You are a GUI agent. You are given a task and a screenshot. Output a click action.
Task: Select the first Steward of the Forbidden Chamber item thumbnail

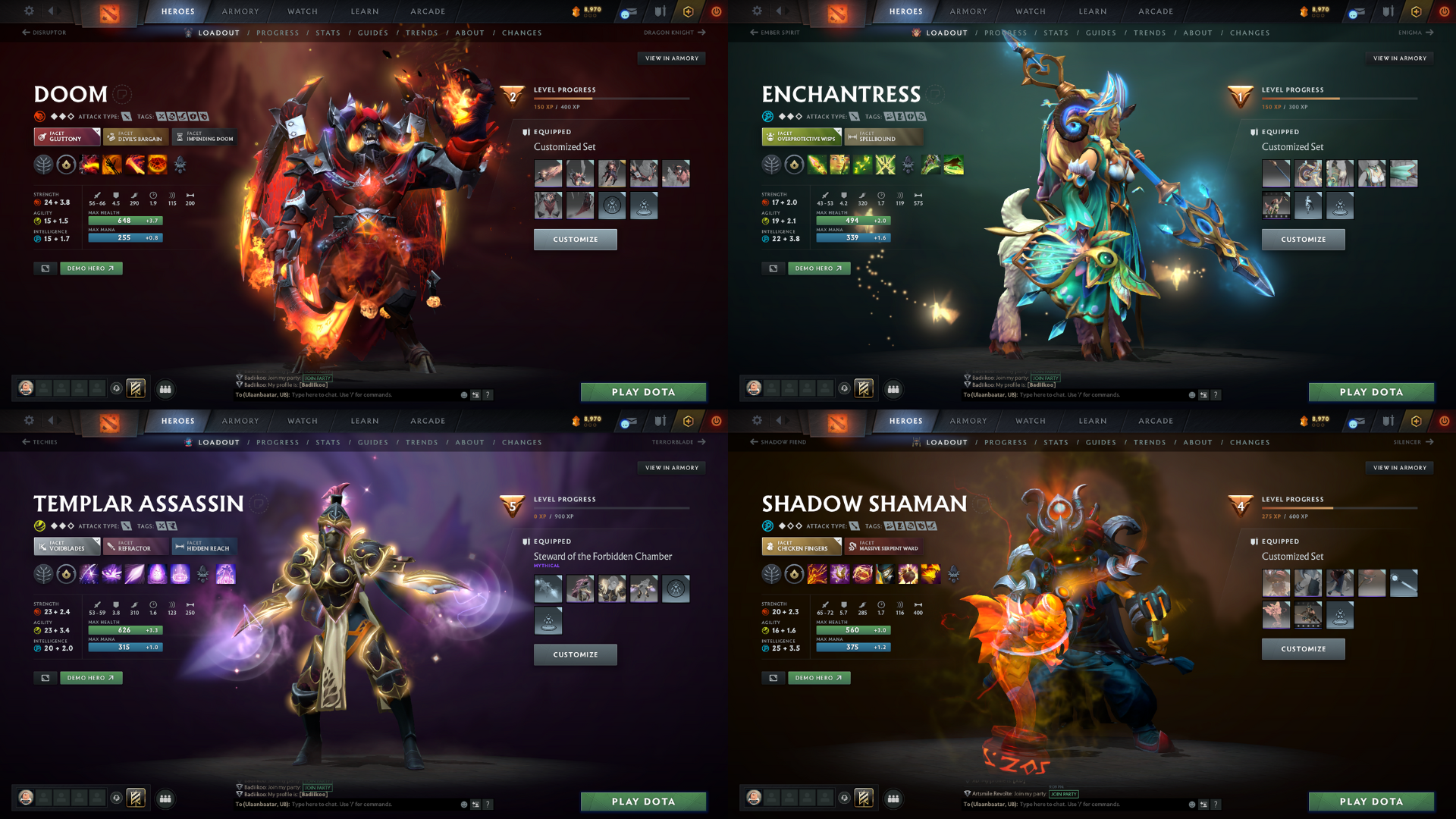548,588
